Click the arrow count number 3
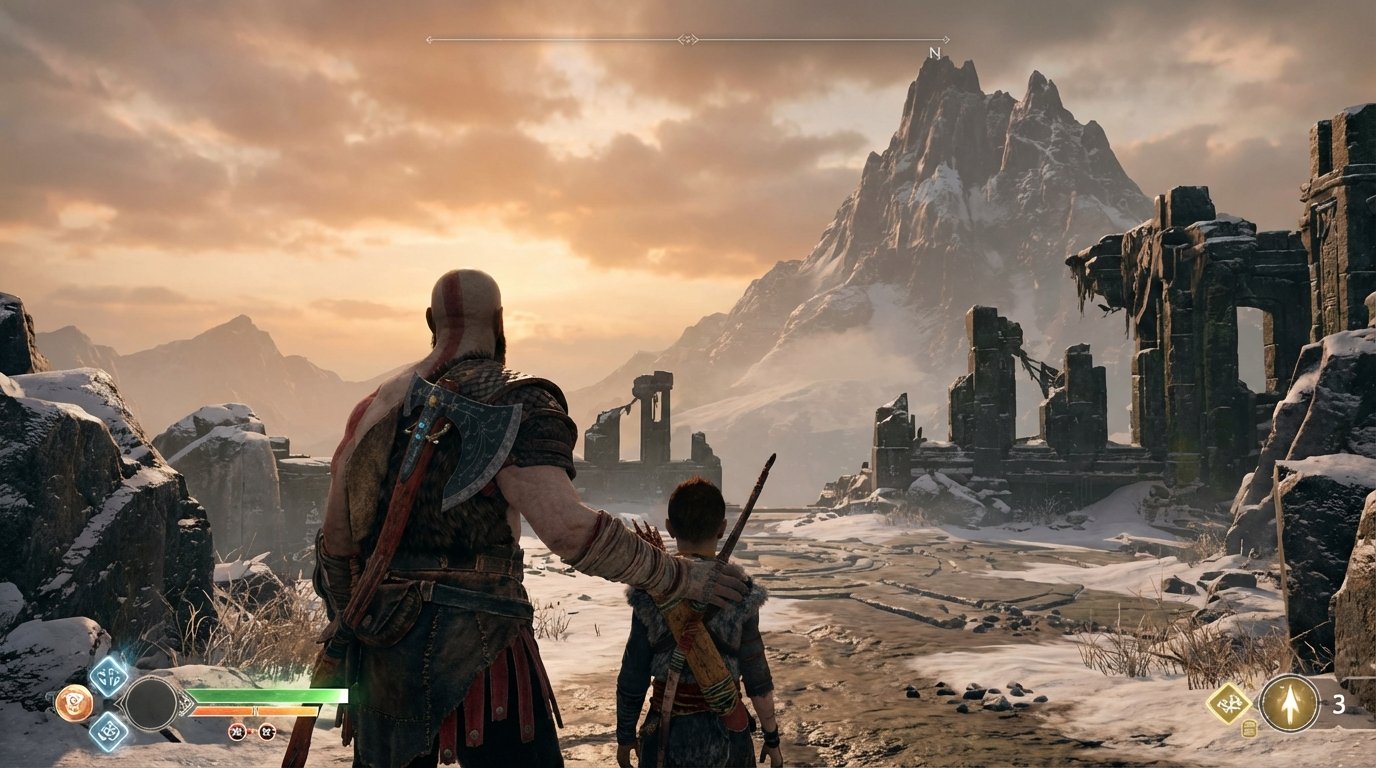The width and height of the screenshot is (1376, 768). click(1339, 704)
